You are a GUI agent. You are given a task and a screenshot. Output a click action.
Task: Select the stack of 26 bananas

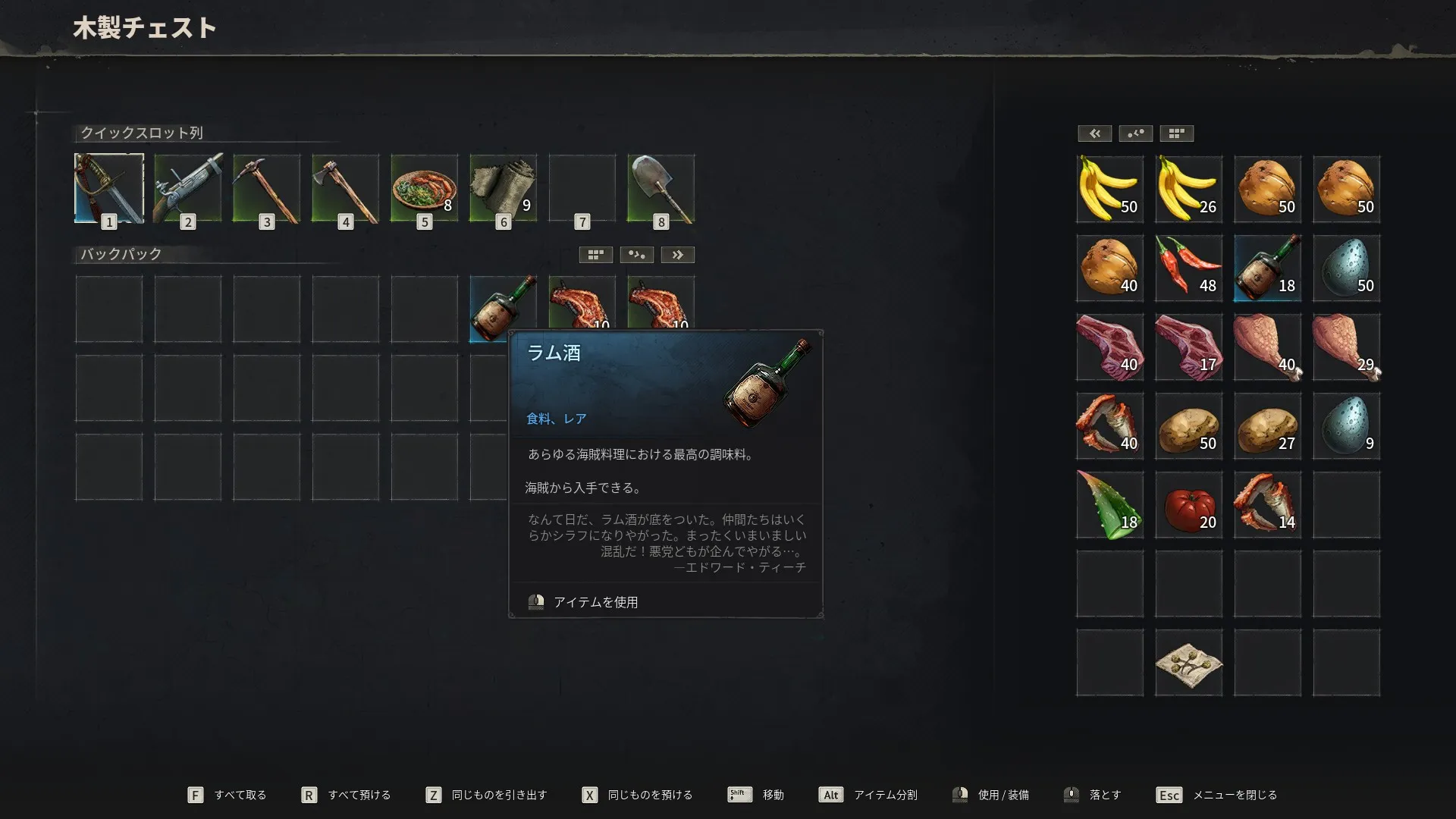click(1188, 189)
